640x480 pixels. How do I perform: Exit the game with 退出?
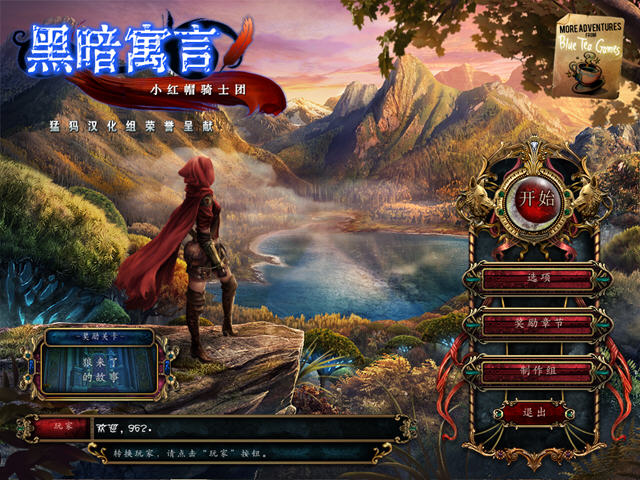point(535,412)
